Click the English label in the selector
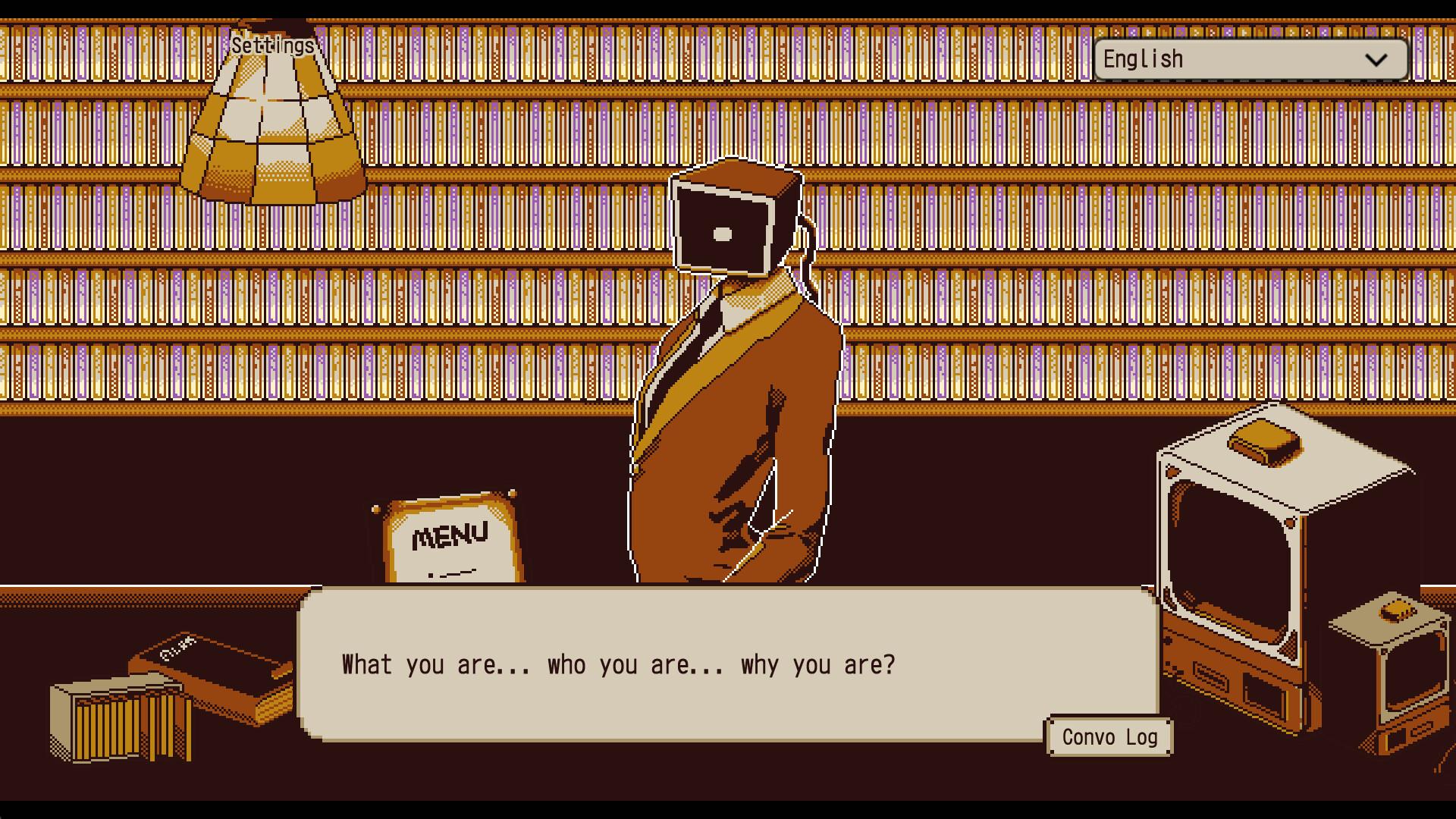1456x819 pixels. pos(1142,58)
